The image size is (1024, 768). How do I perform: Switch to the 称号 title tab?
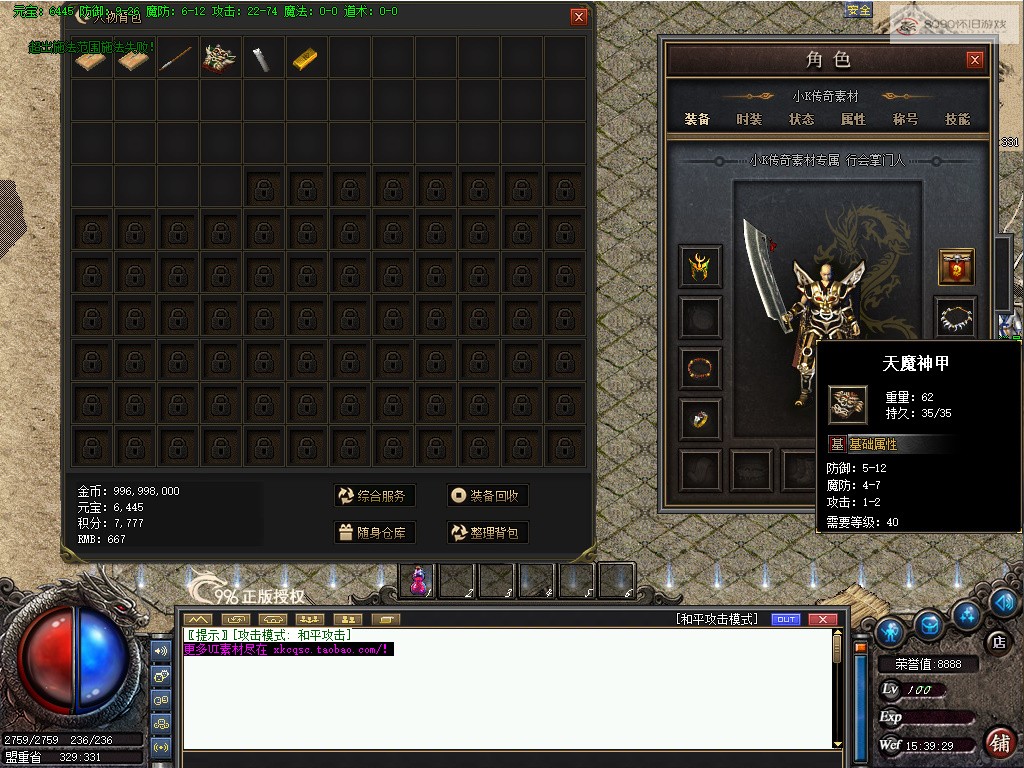[905, 119]
